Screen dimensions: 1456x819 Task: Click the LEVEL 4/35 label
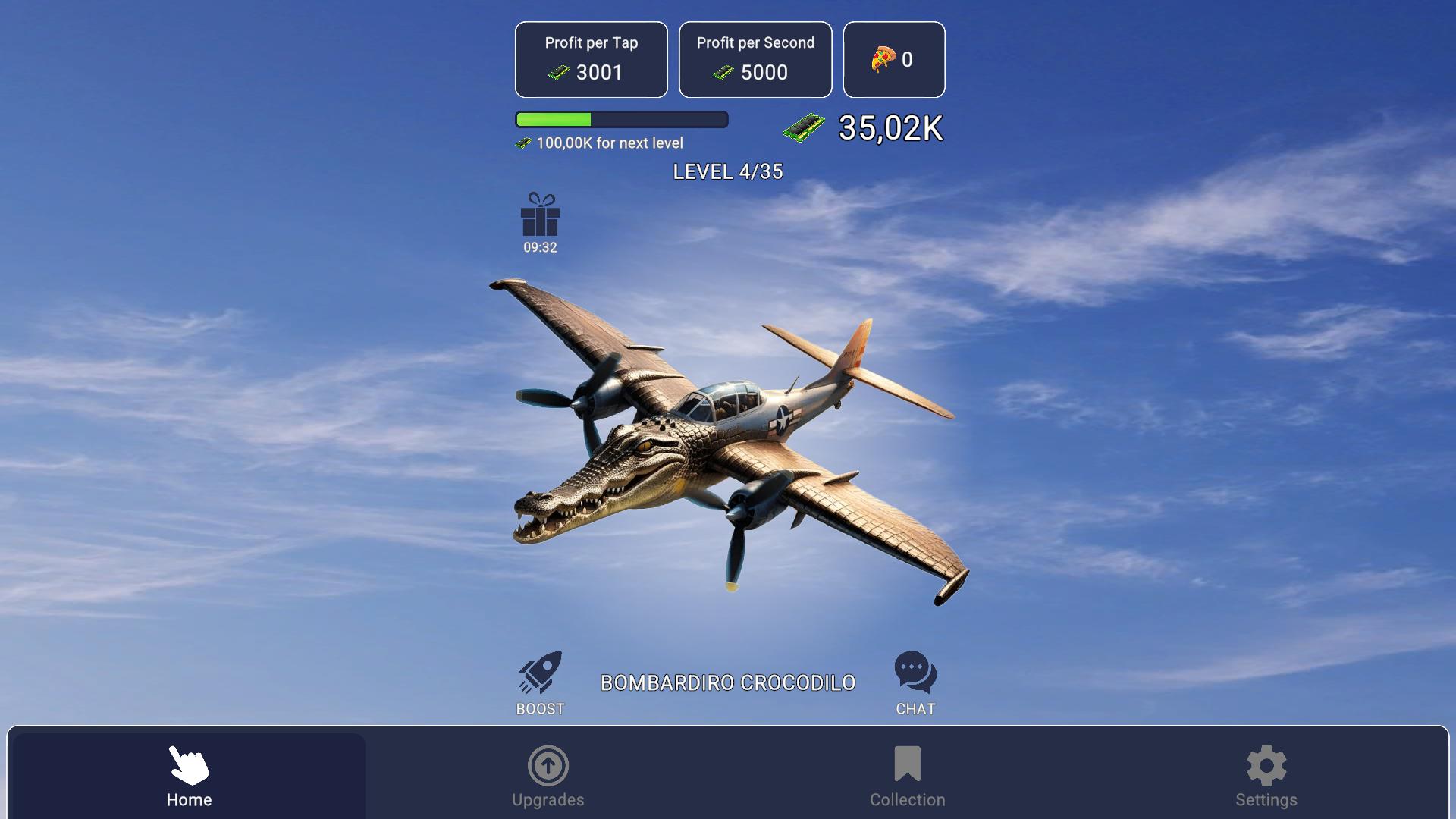[729, 172]
